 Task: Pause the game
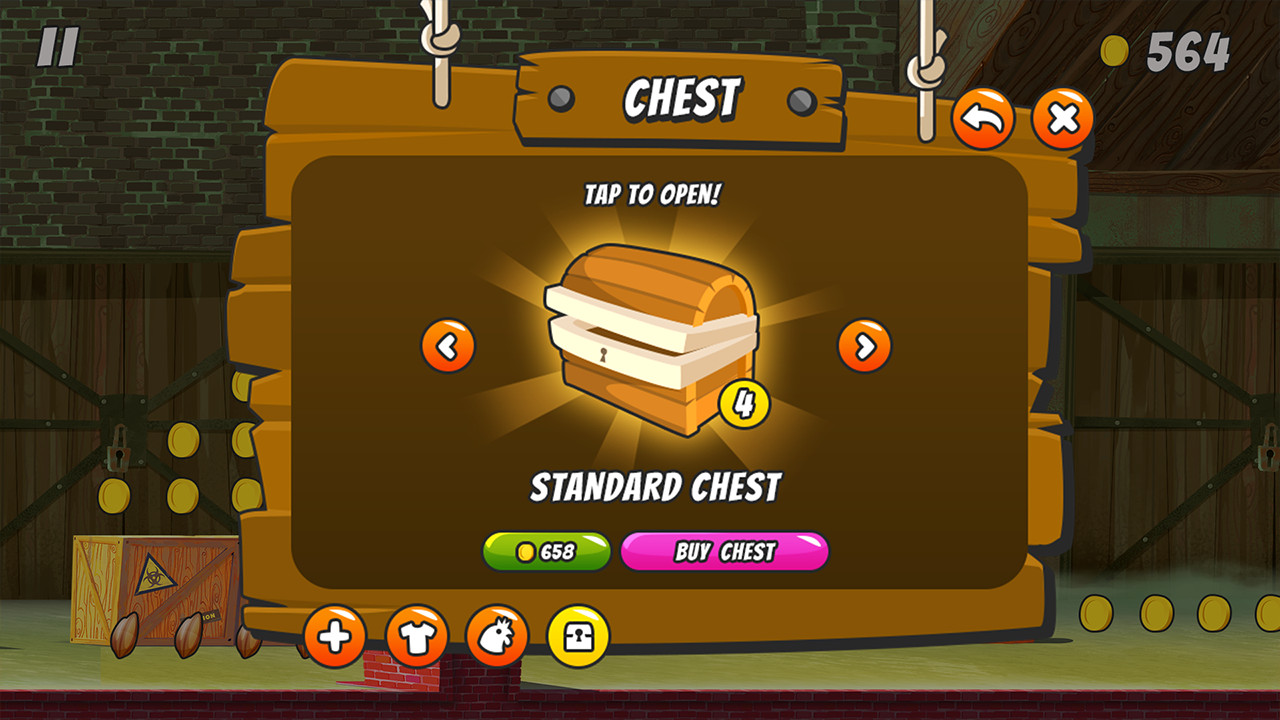(57, 44)
